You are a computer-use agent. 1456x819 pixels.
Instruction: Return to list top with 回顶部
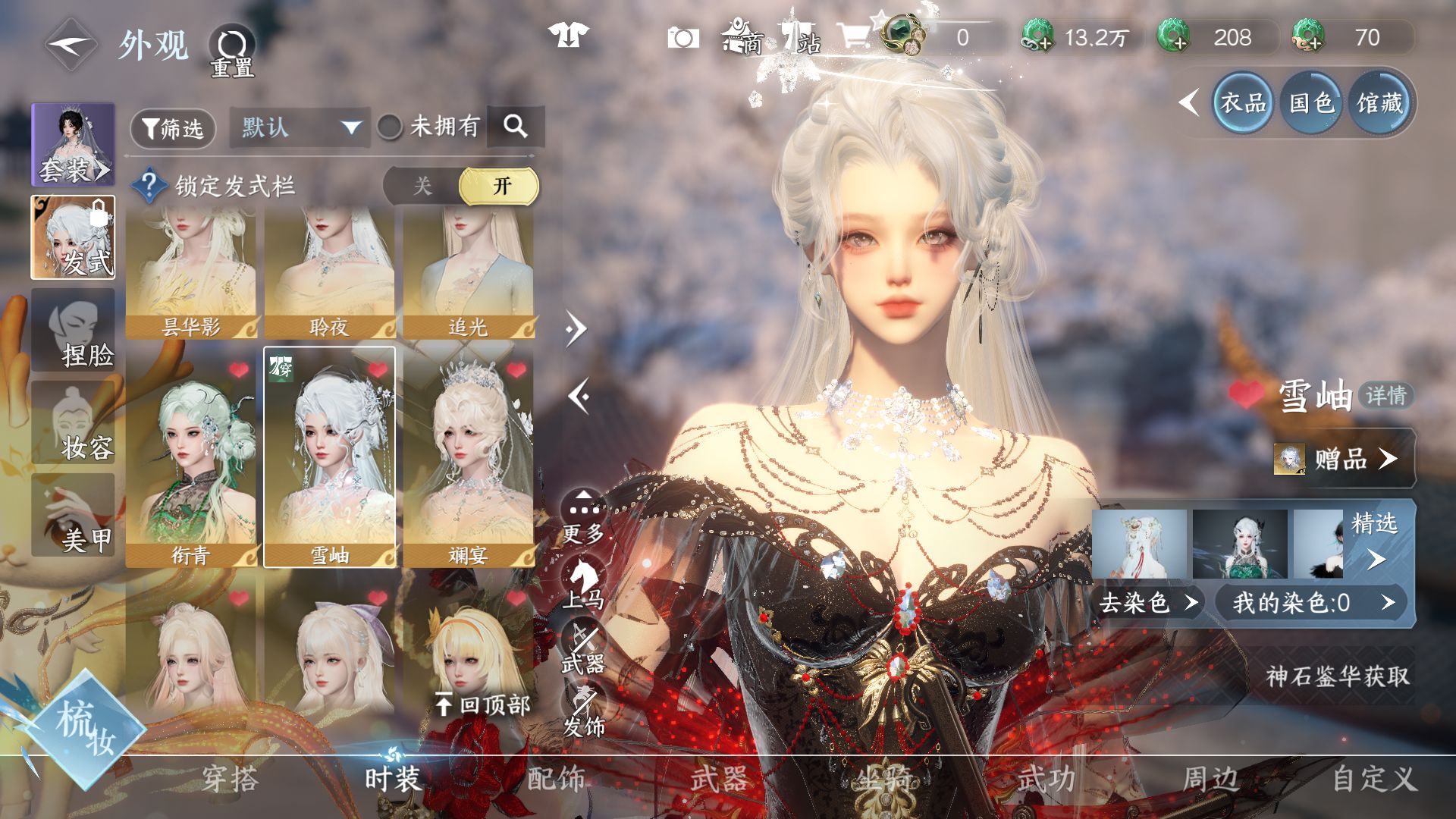point(482,704)
